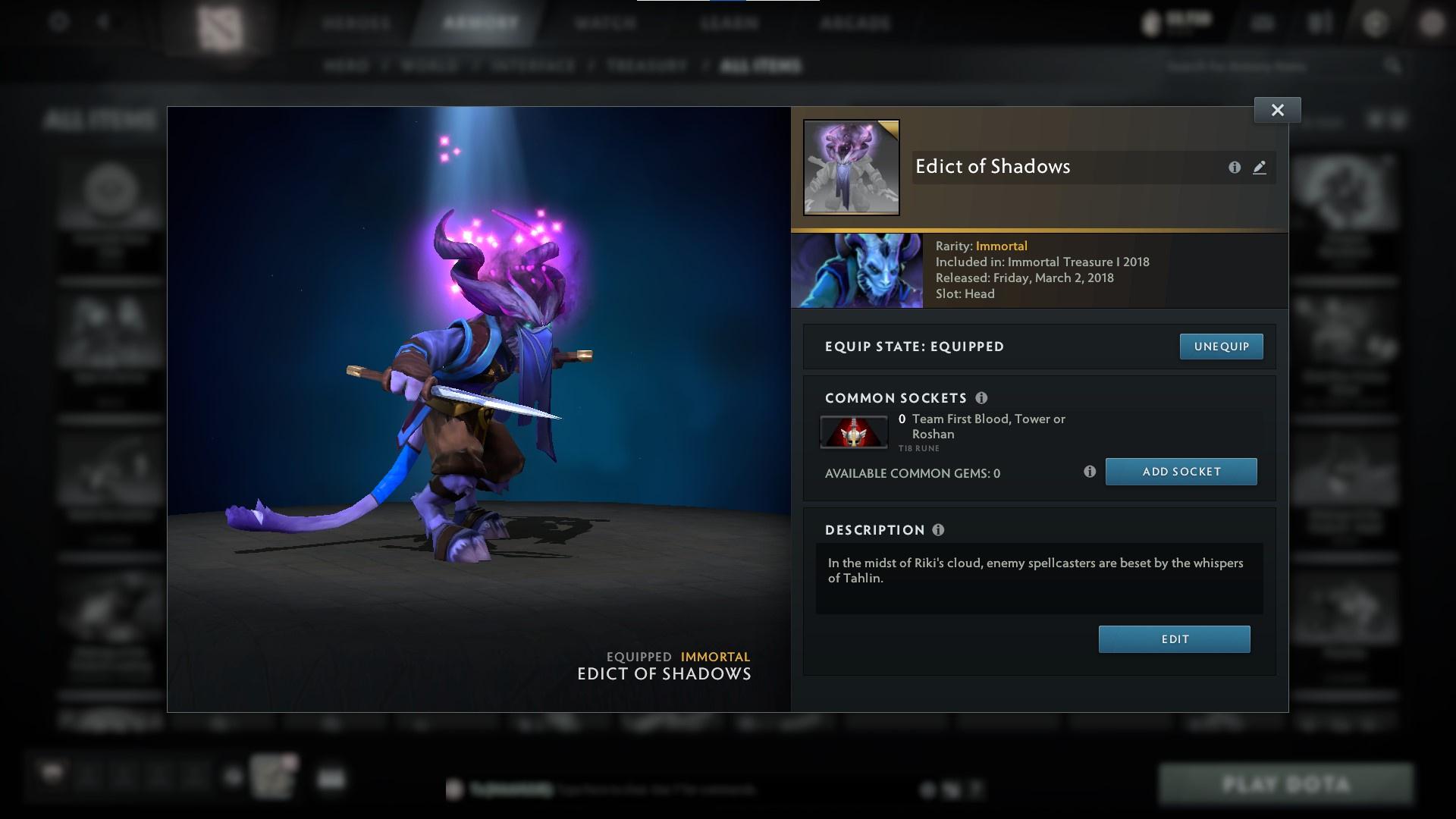Select the ALL ITEMS subsection
Viewport: 1456px width, 819px height.
762,65
